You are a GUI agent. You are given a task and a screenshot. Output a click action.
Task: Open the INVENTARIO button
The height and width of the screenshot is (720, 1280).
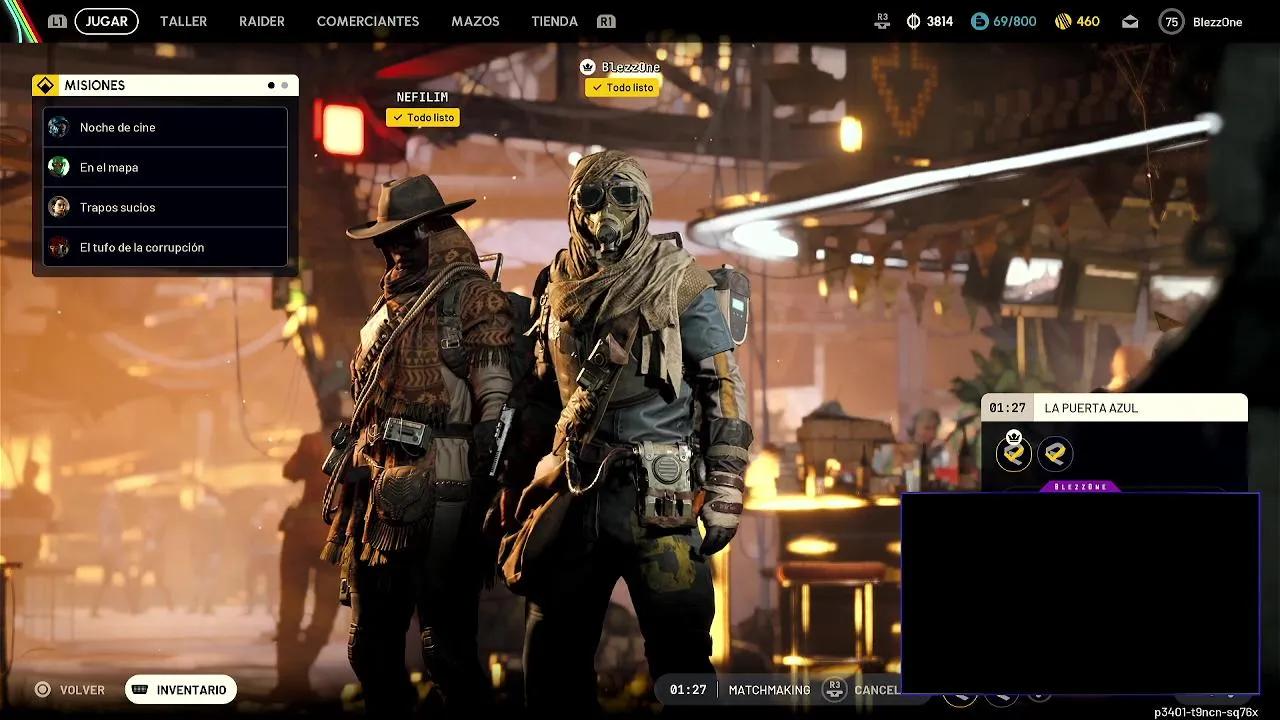[181, 690]
